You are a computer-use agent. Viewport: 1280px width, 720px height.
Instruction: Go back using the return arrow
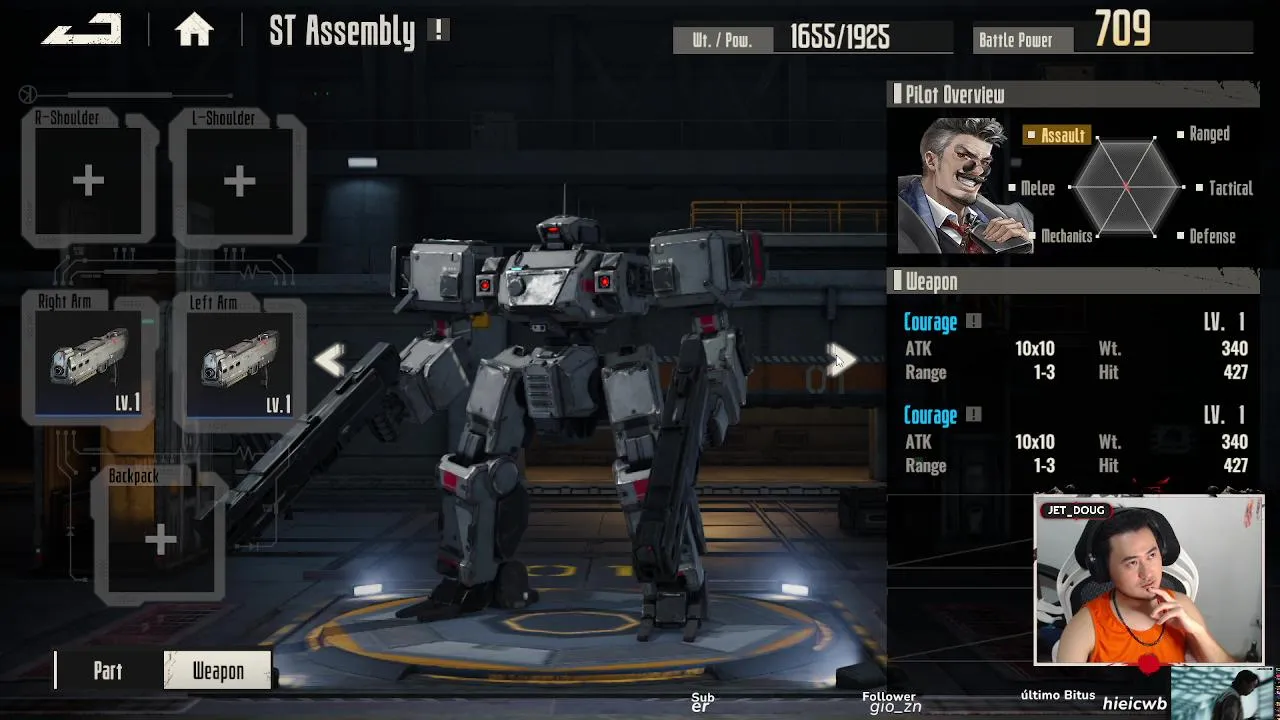[81, 30]
